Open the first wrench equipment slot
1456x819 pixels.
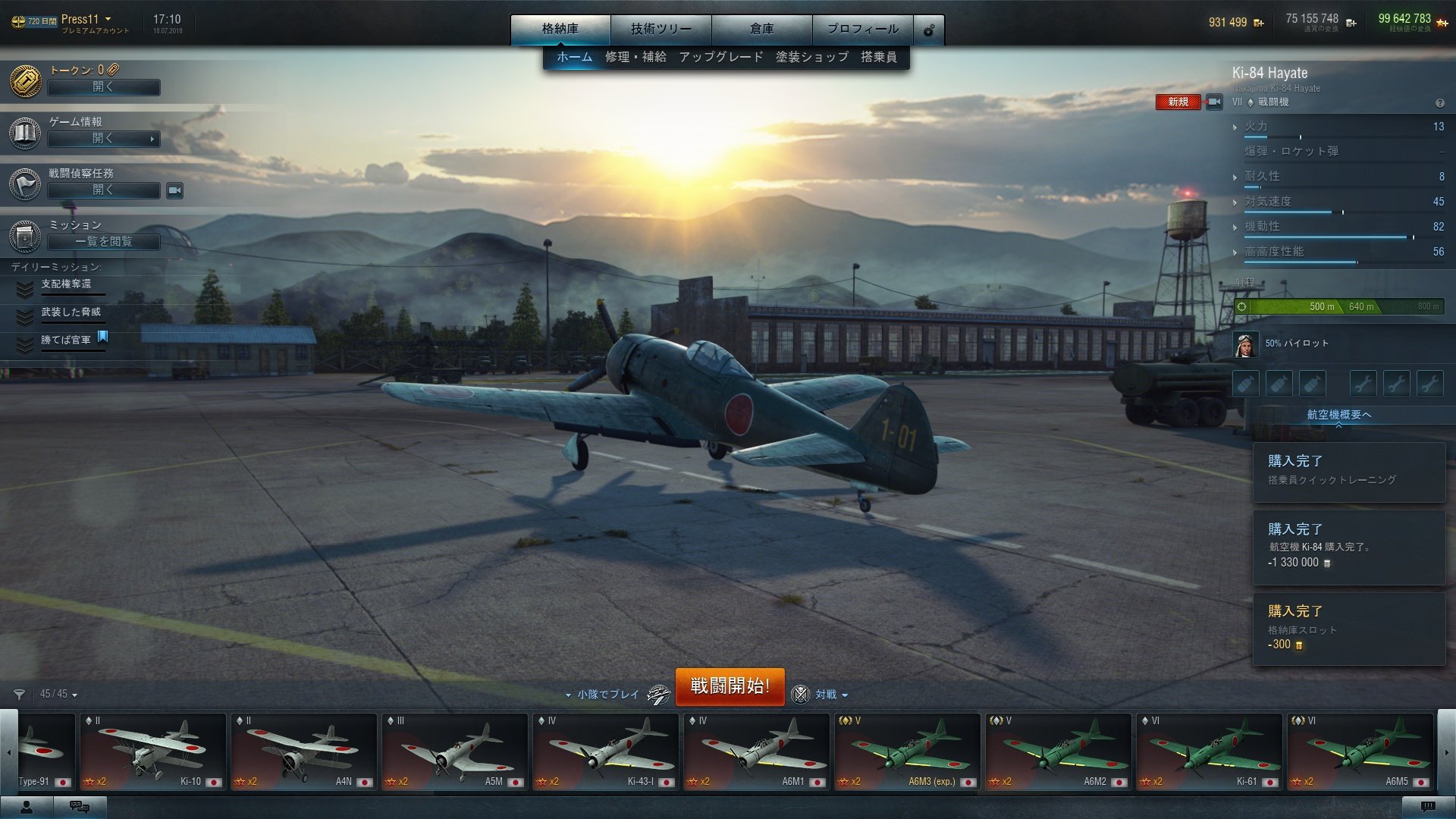pos(1363,383)
